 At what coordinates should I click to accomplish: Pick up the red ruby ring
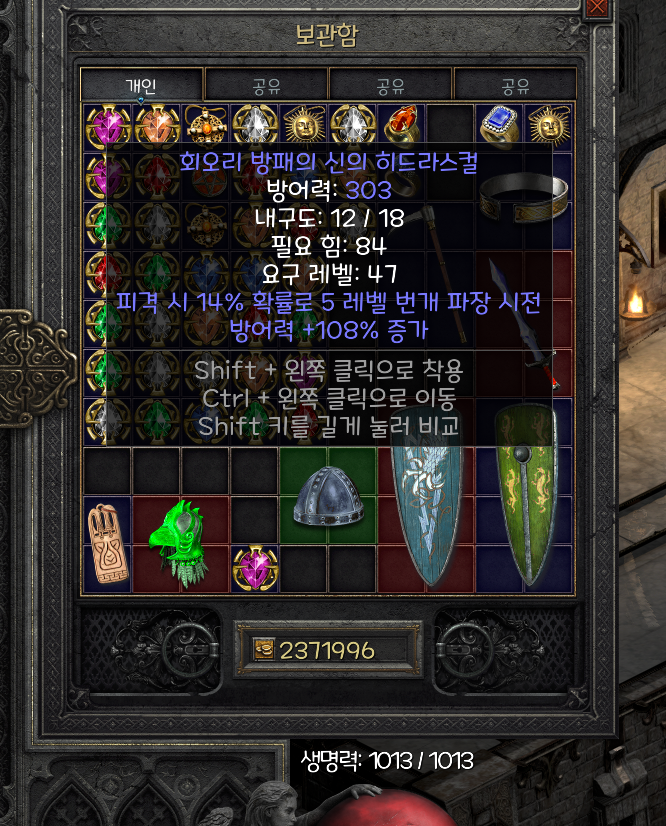(402, 127)
